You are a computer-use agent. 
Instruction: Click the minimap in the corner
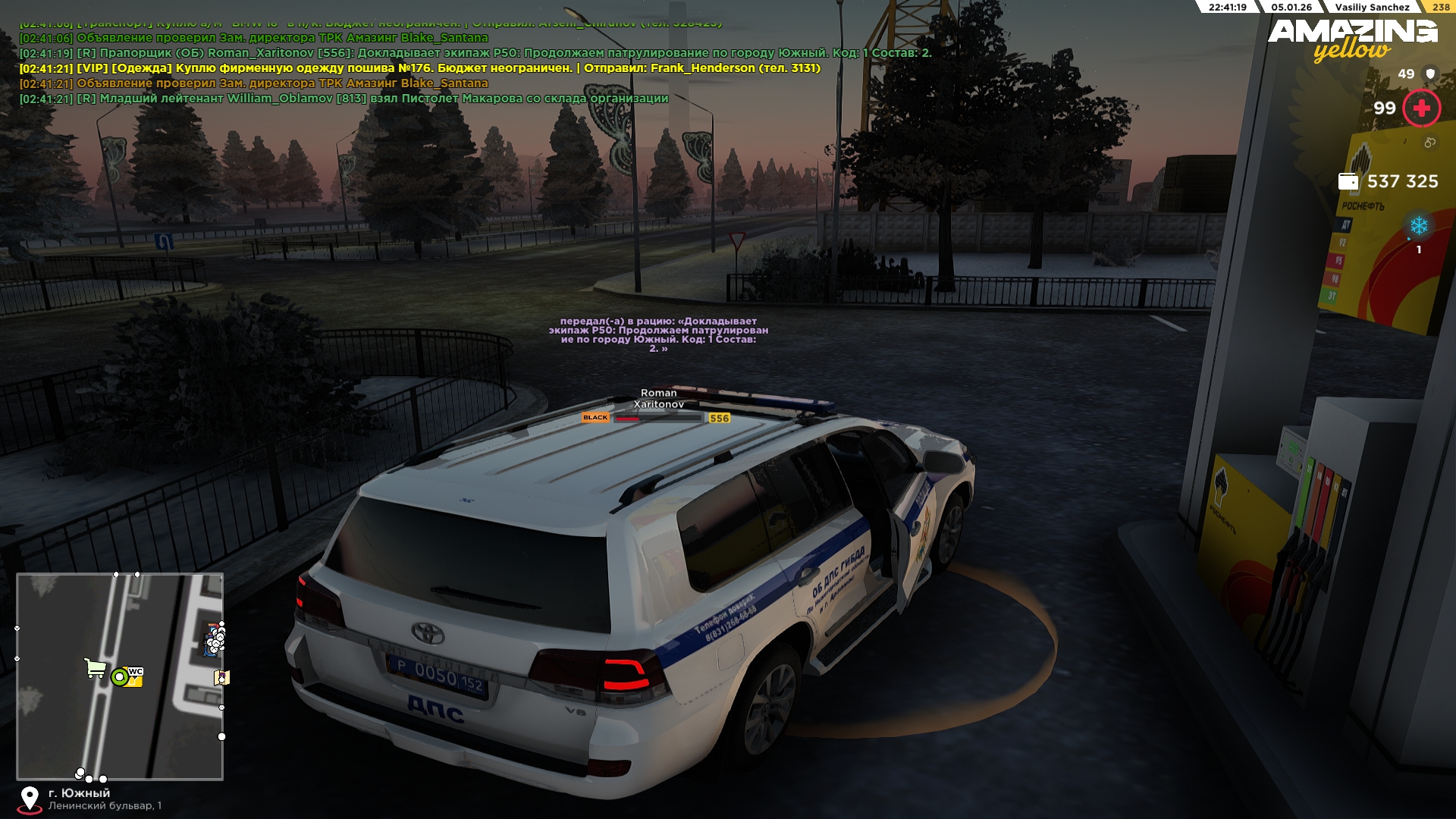pyautogui.click(x=120, y=676)
